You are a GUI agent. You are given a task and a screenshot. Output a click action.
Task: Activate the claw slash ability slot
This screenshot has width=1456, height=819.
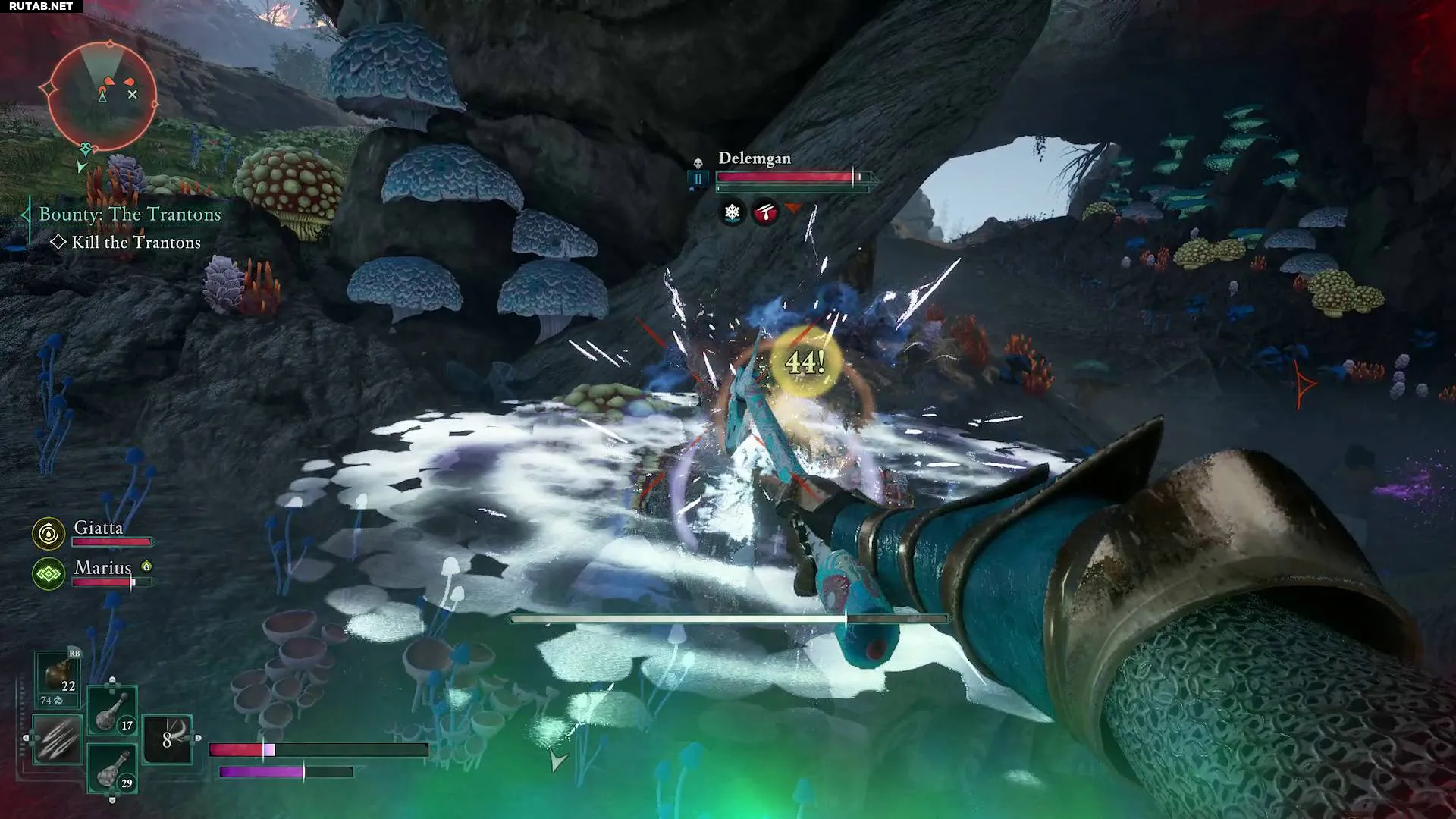pos(58,738)
